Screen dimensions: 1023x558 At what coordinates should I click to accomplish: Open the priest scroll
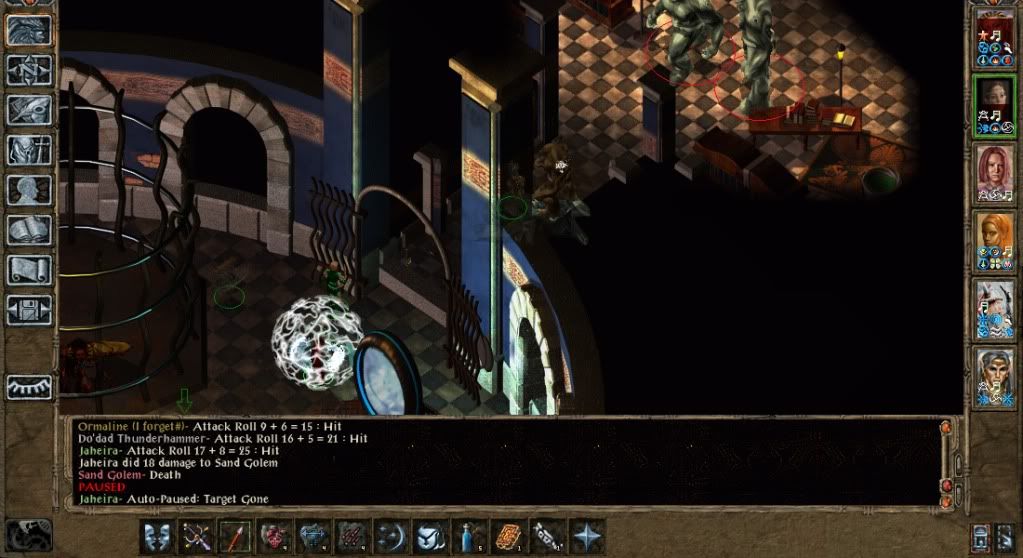point(29,270)
